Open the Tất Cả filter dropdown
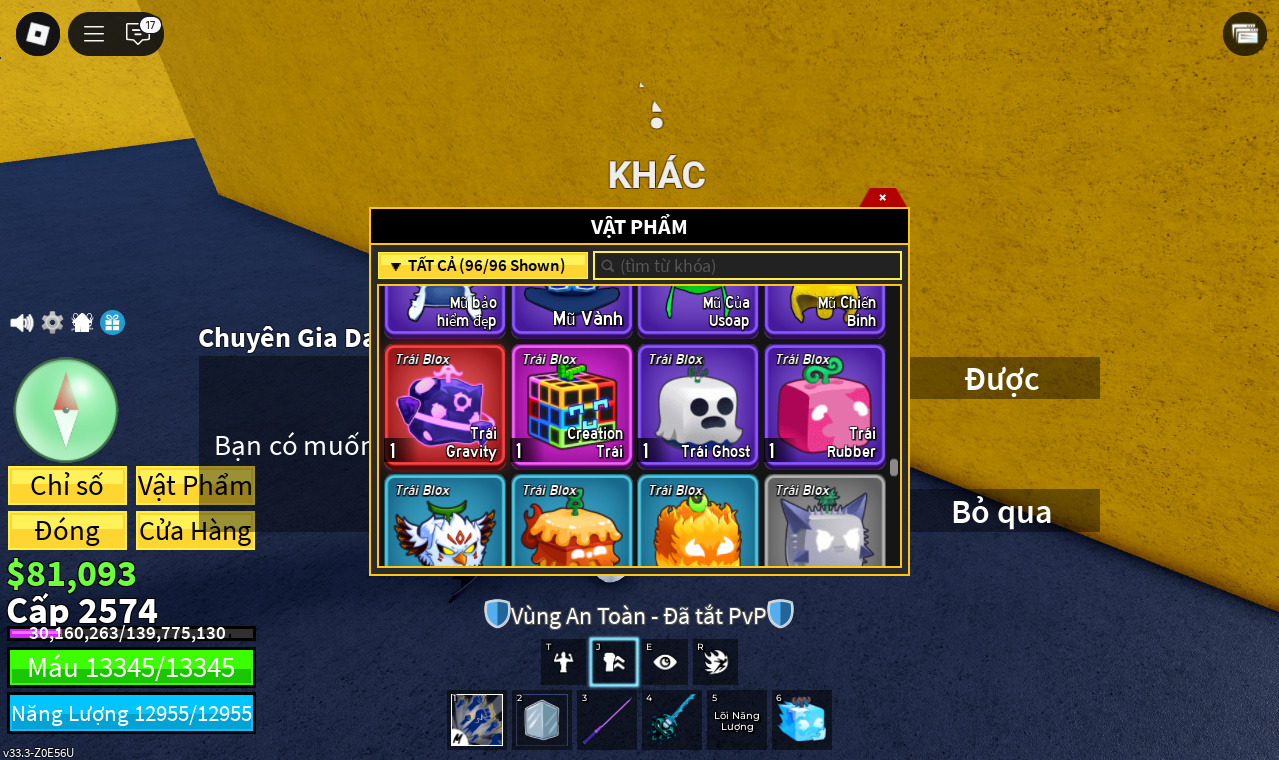The image size is (1279, 760). 483,266
